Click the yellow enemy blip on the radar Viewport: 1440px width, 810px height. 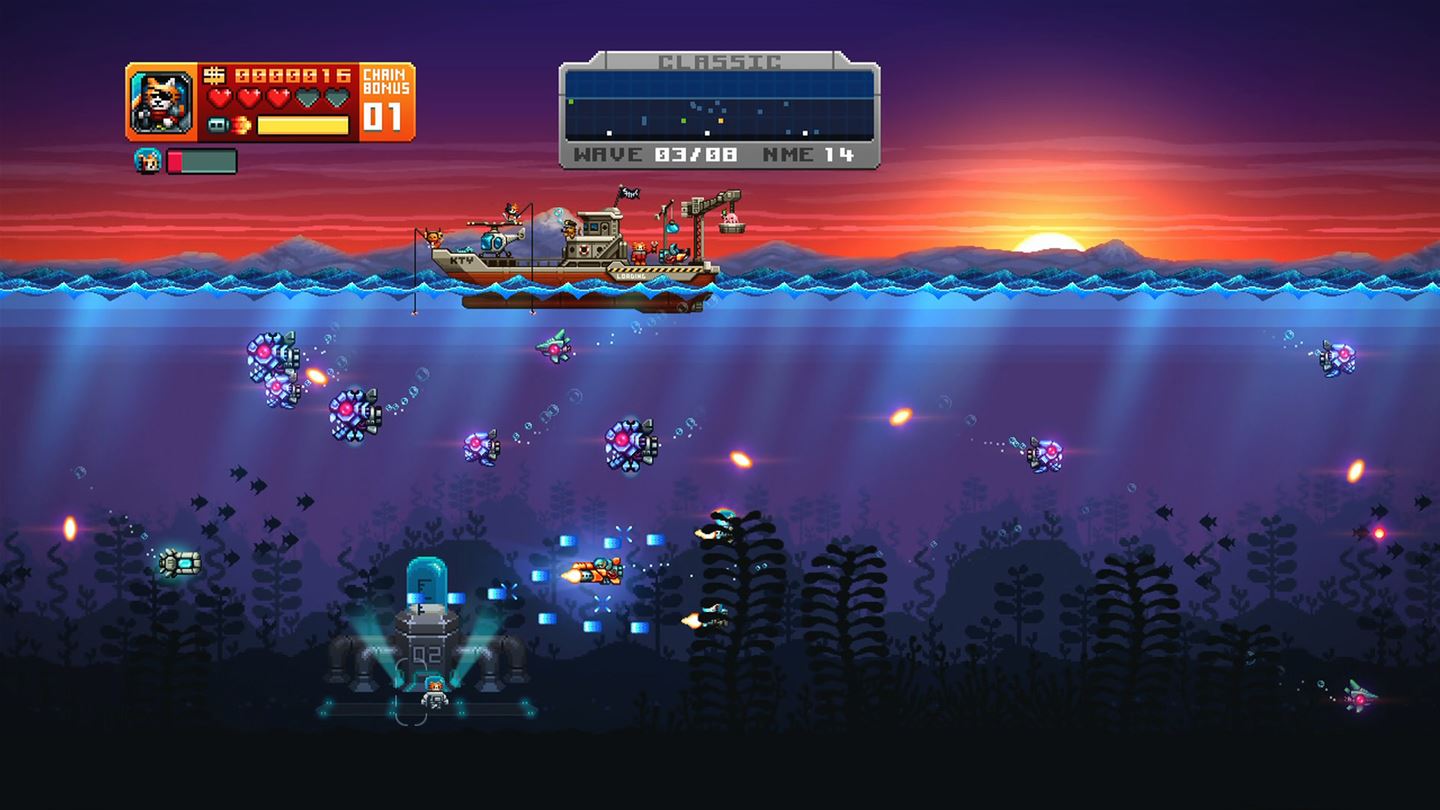720,121
